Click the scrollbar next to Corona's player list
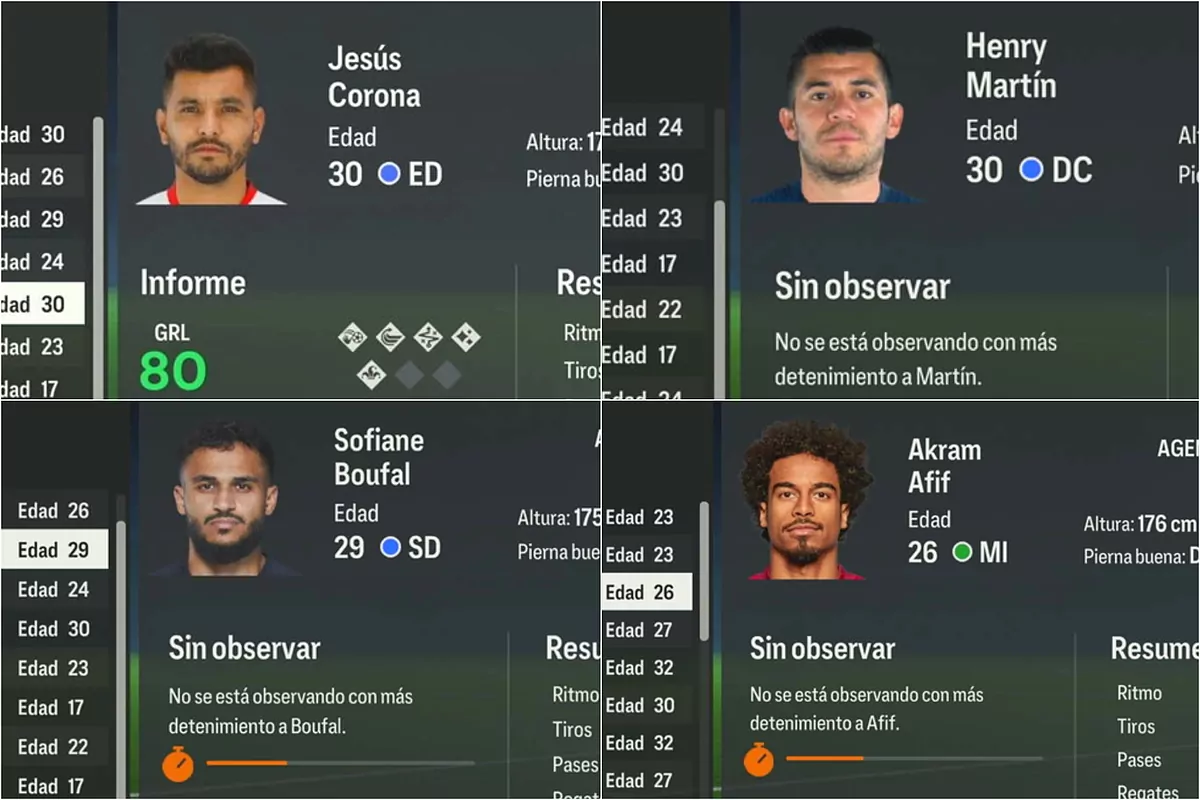This screenshot has width=1200, height=800. point(98,250)
